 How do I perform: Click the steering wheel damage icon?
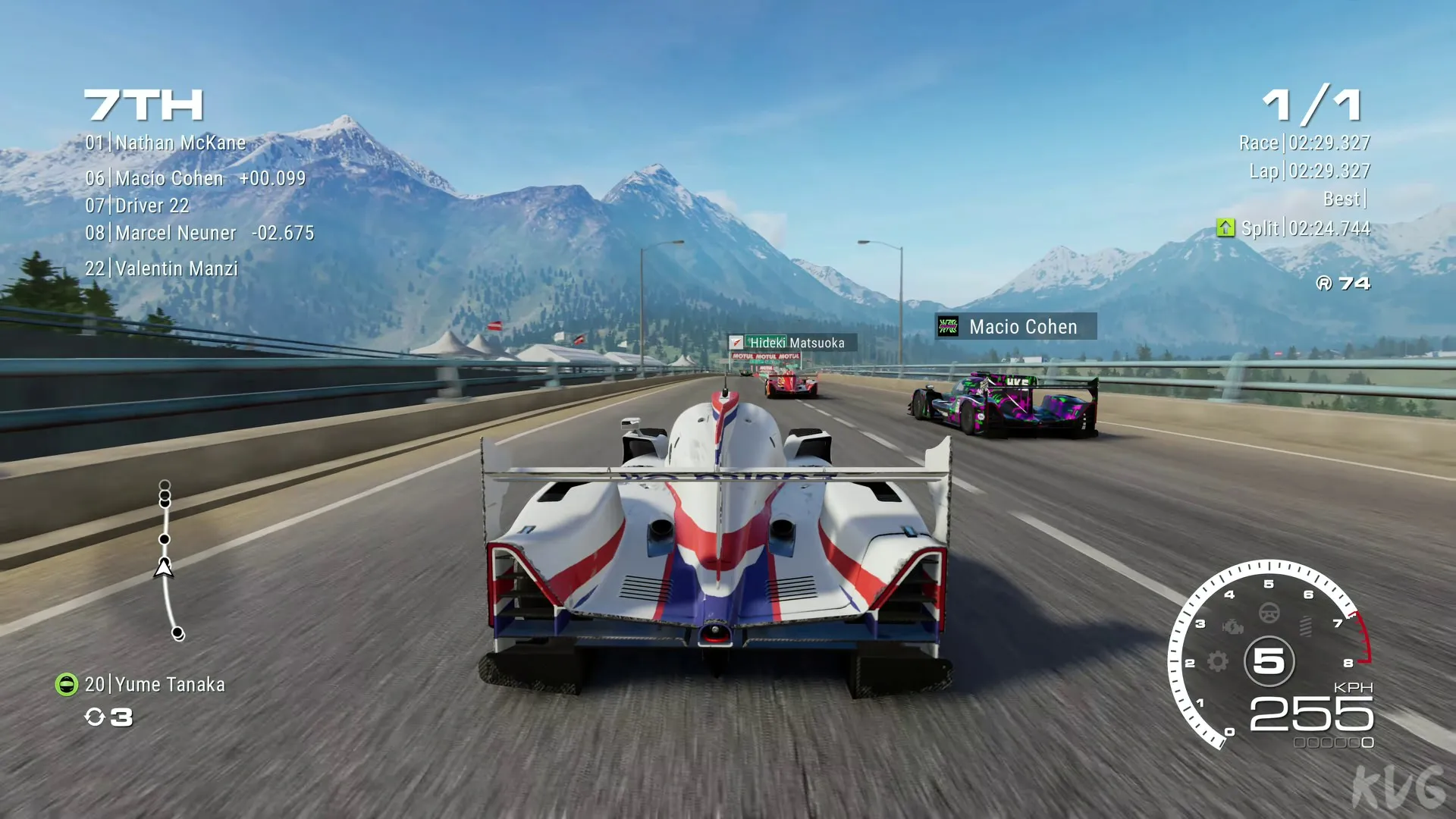pyautogui.click(x=1269, y=613)
